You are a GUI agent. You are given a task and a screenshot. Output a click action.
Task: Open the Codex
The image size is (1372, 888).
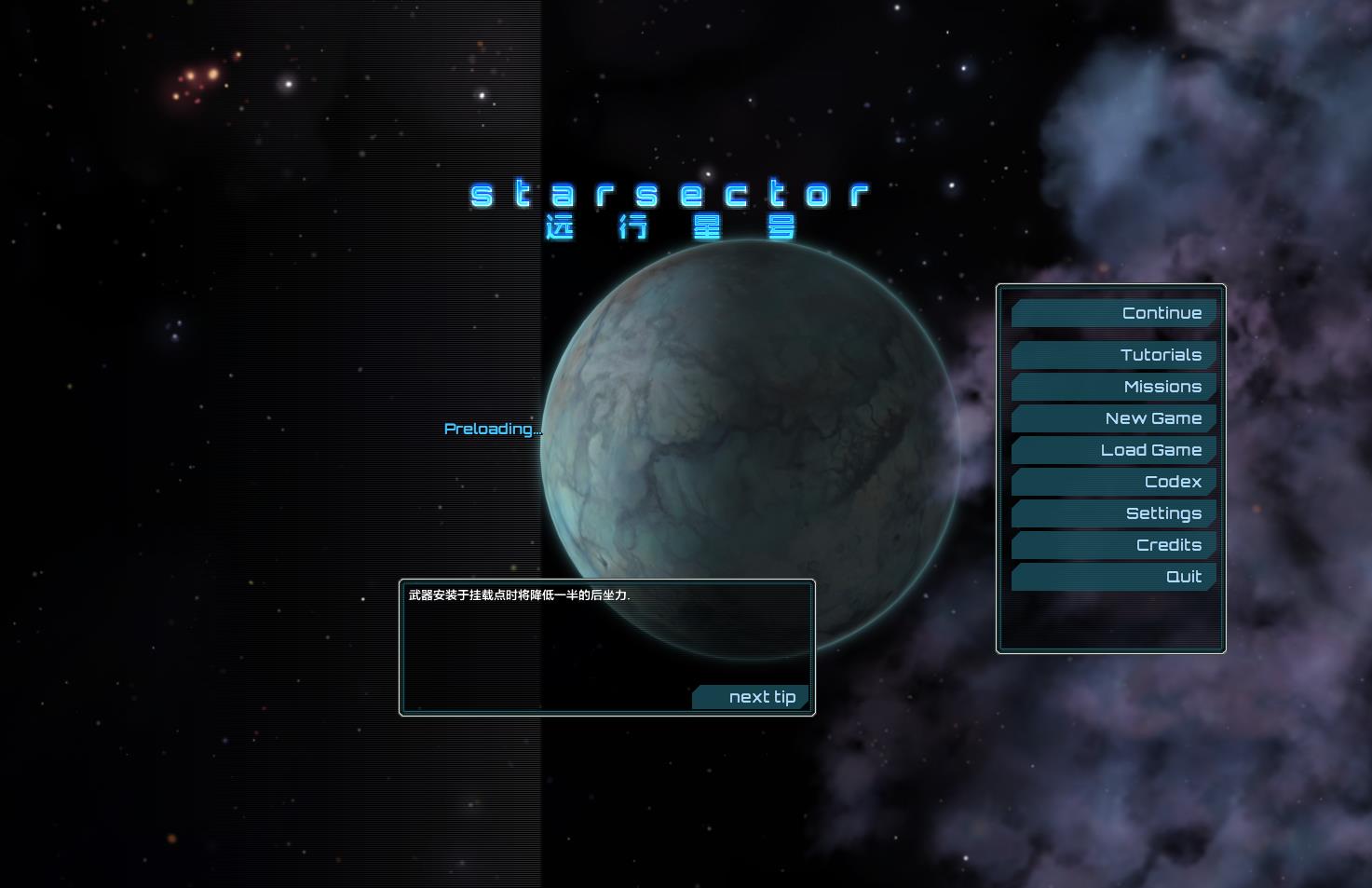[1114, 482]
